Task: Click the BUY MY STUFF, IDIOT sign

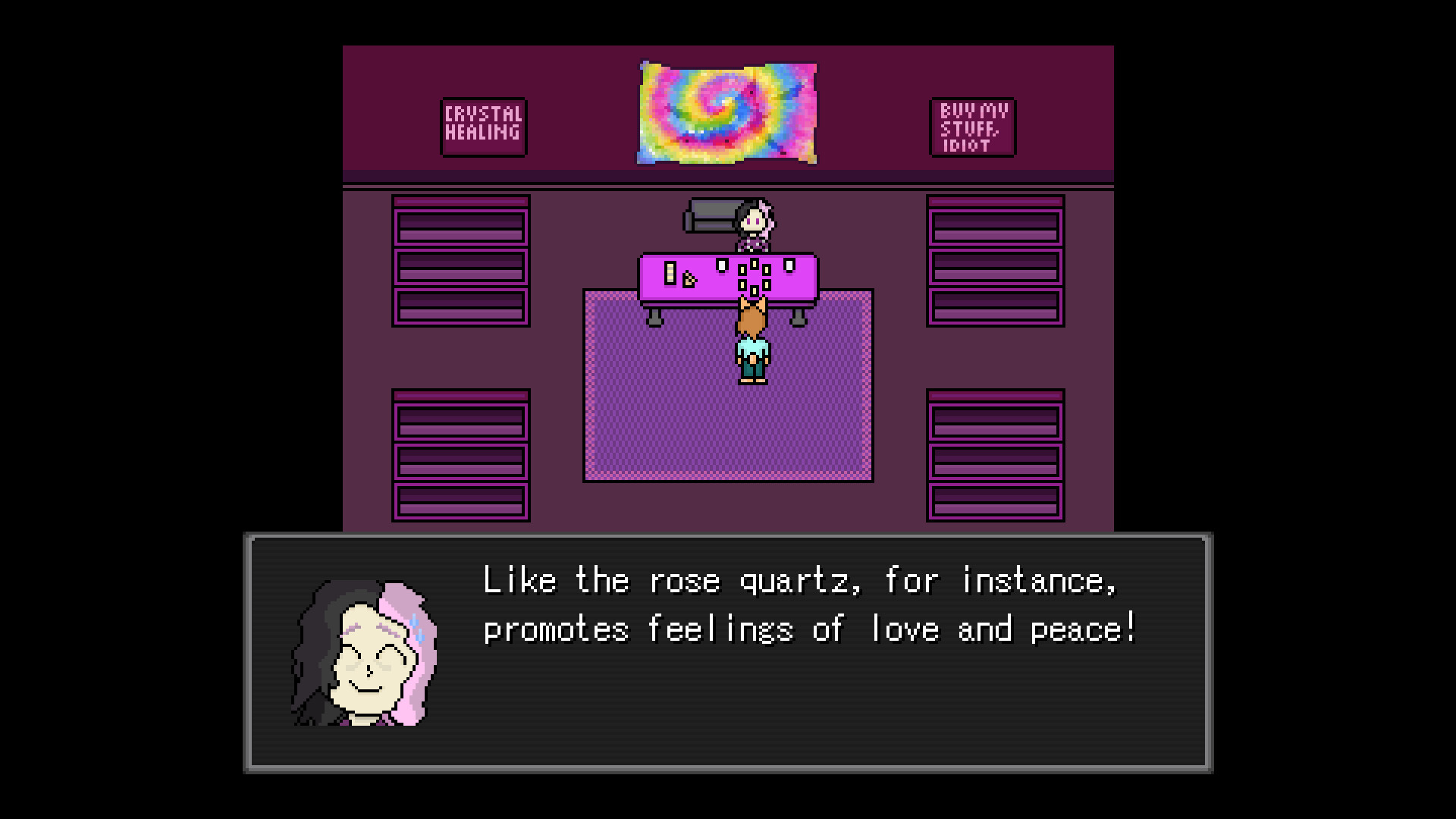Action: (x=971, y=128)
